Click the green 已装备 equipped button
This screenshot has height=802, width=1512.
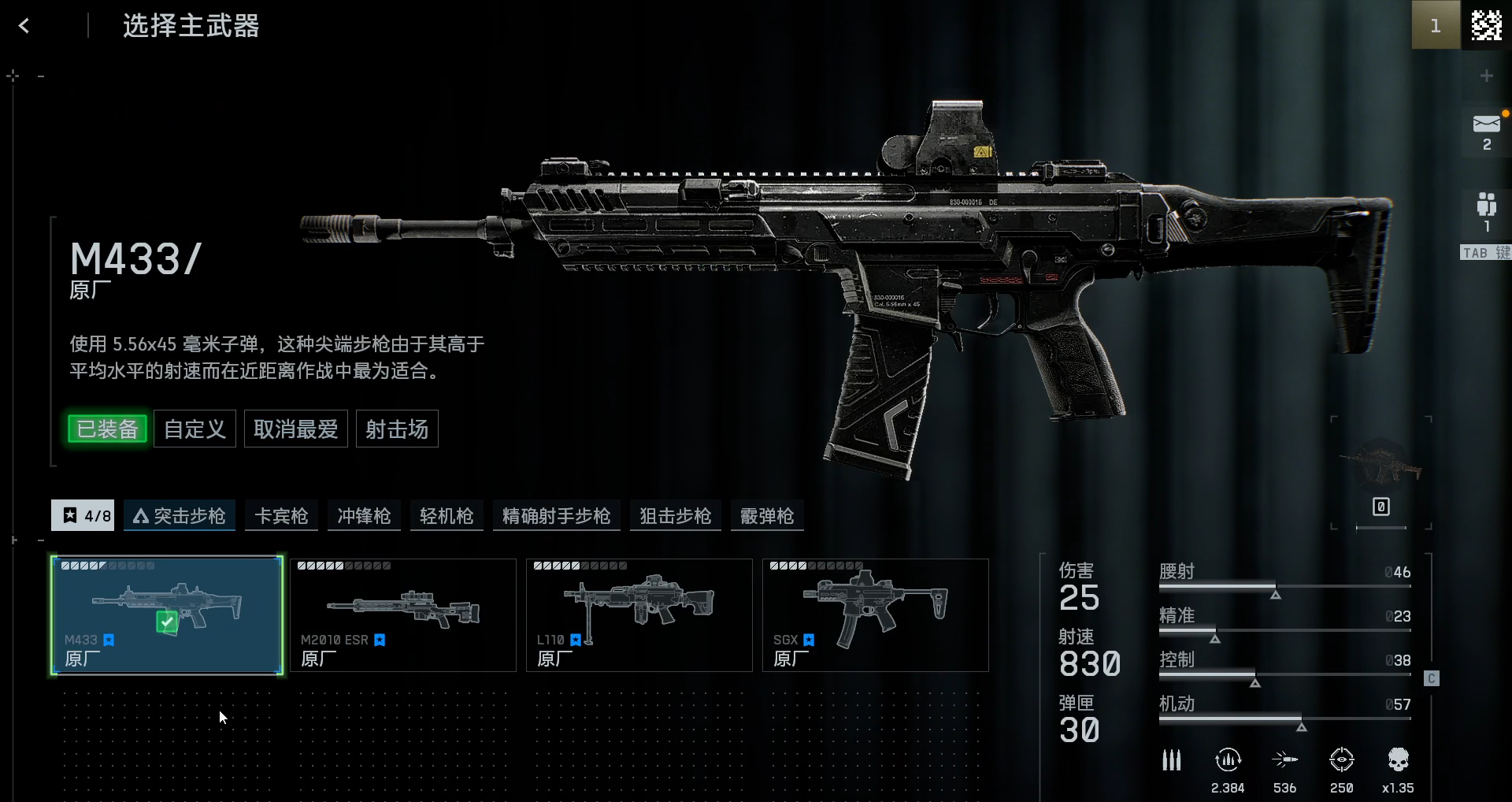tap(108, 429)
